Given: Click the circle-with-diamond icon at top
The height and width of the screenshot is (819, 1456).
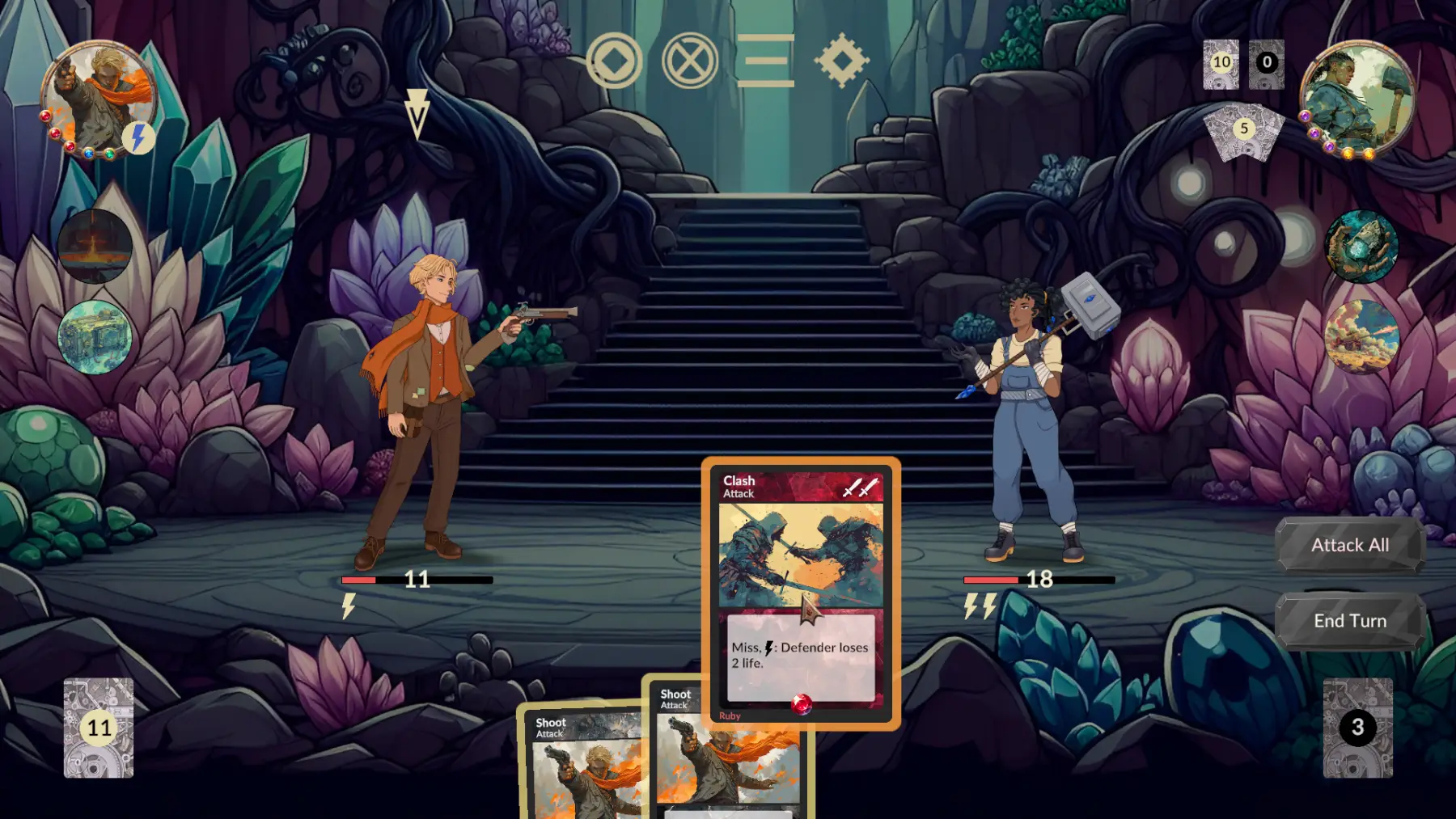Looking at the screenshot, I should pos(614,61).
